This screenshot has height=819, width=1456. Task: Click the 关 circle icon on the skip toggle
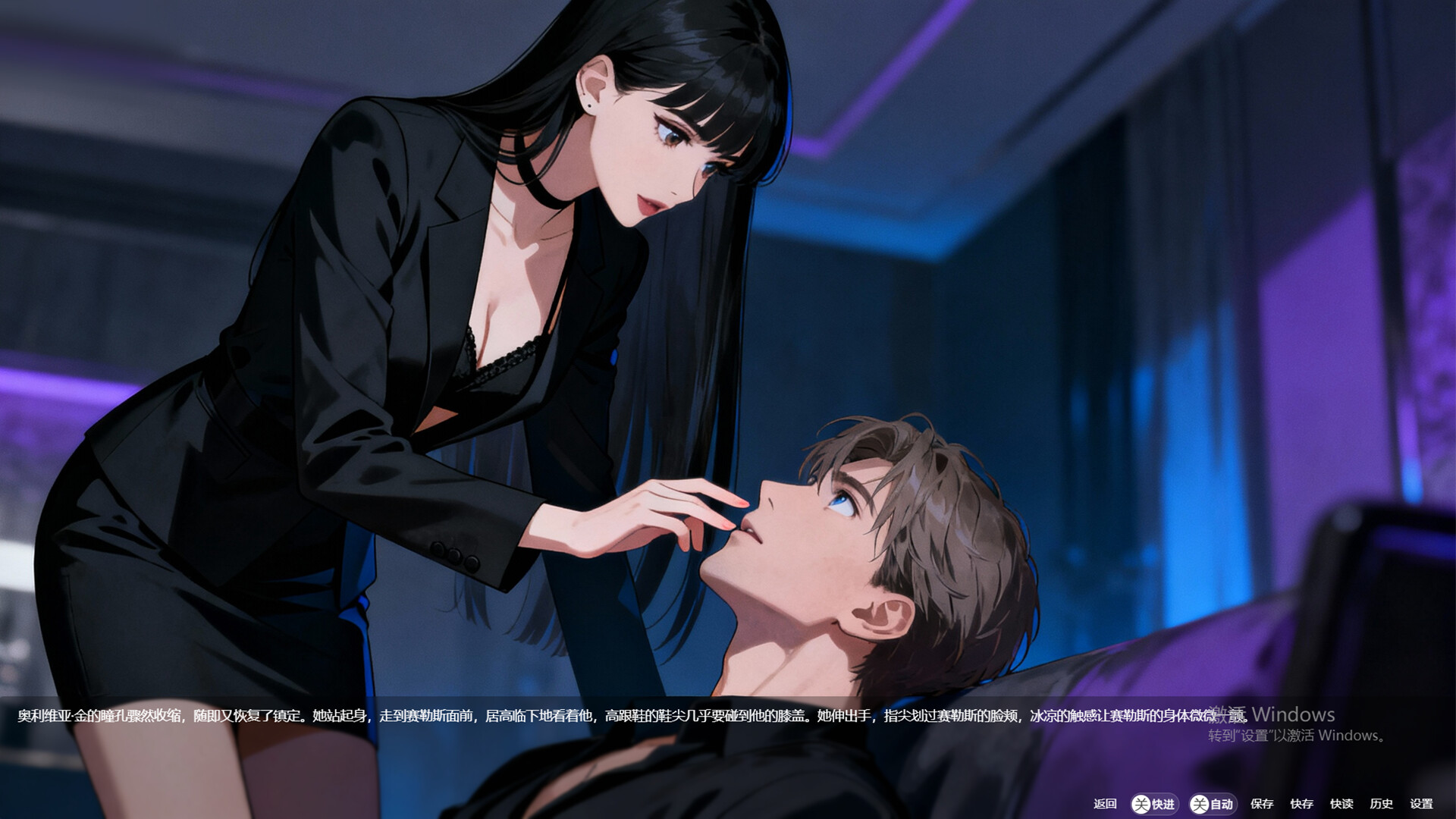tap(1140, 803)
